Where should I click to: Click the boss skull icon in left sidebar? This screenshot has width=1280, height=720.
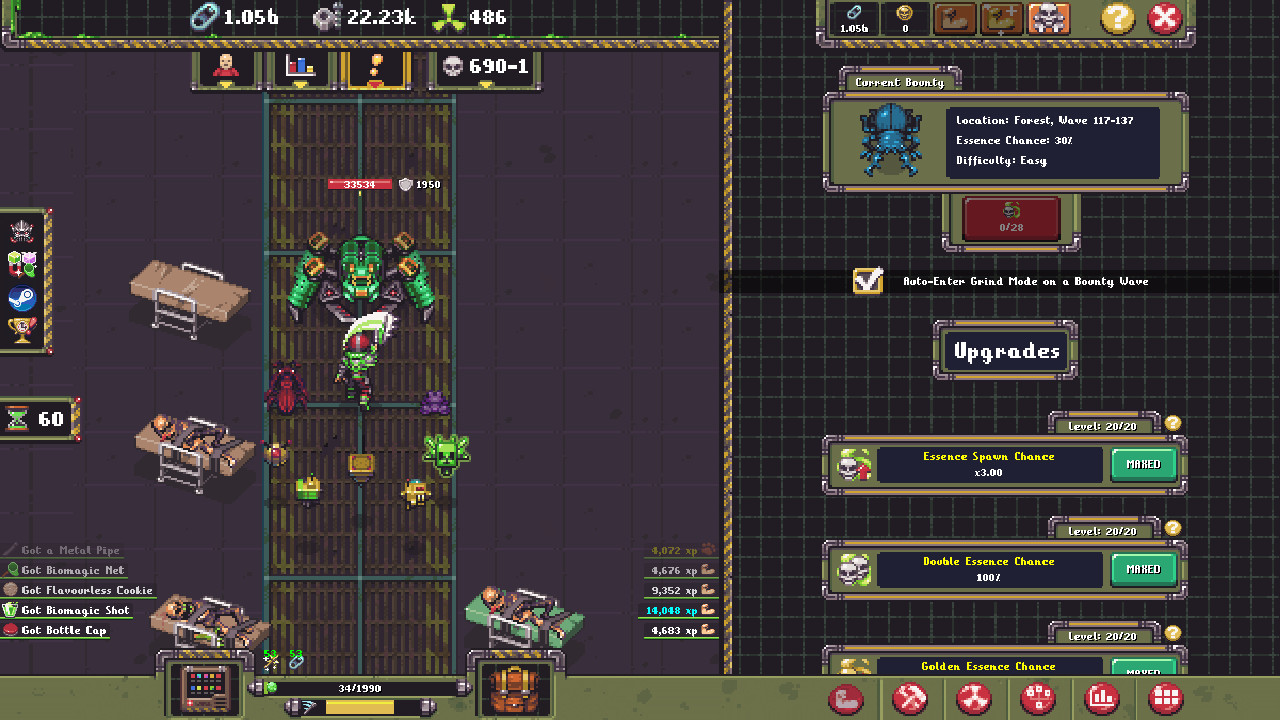[x=22, y=230]
